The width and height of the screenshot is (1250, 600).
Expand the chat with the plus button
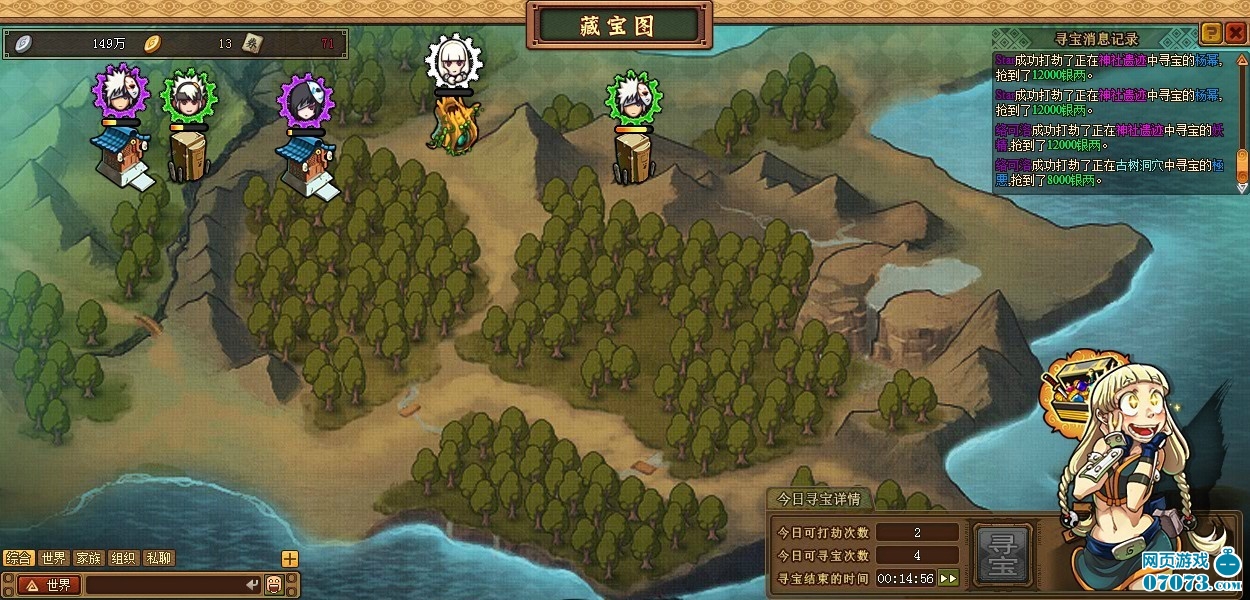[x=290, y=559]
